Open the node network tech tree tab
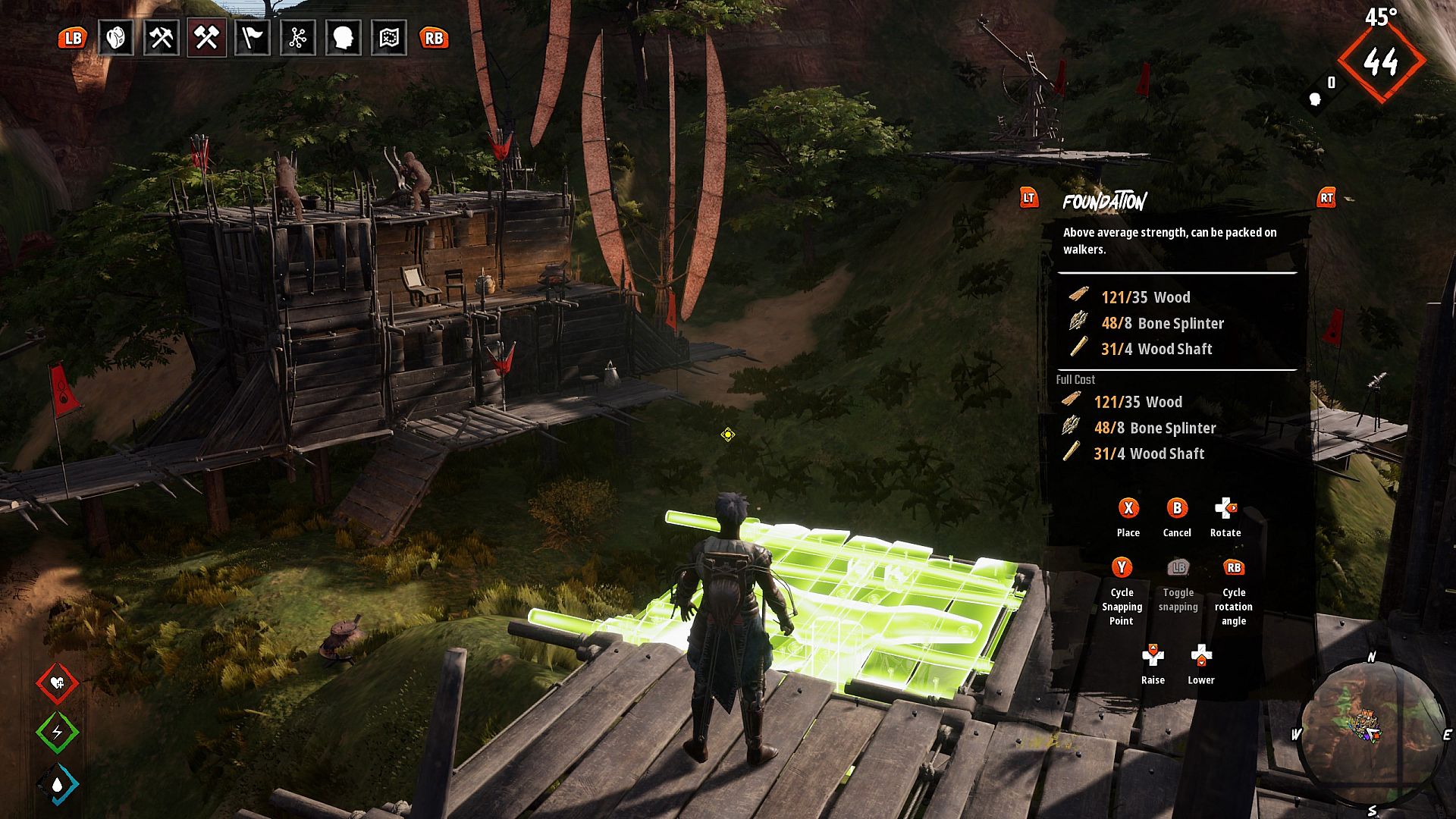Screen dimensions: 1456x819 coord(297,38)
